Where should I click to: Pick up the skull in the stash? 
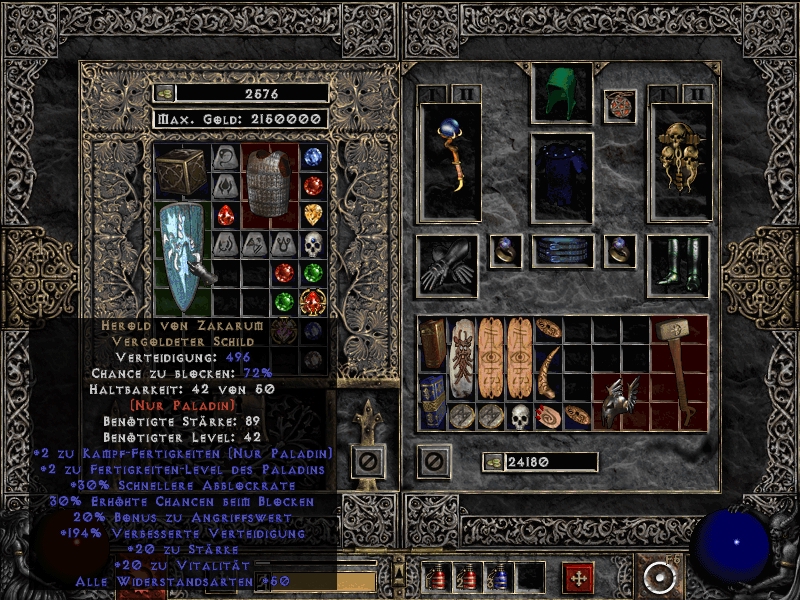314,244
